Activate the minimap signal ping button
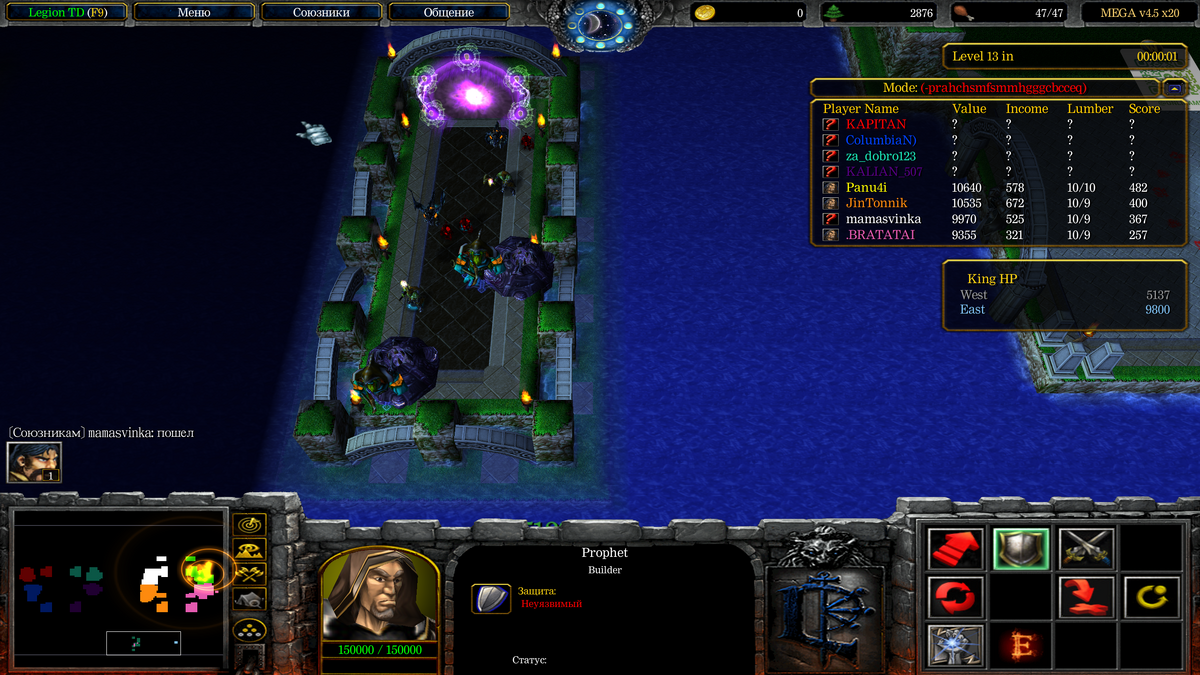Viewport: 1200px width, 675px height. click(x=249, y=524)
